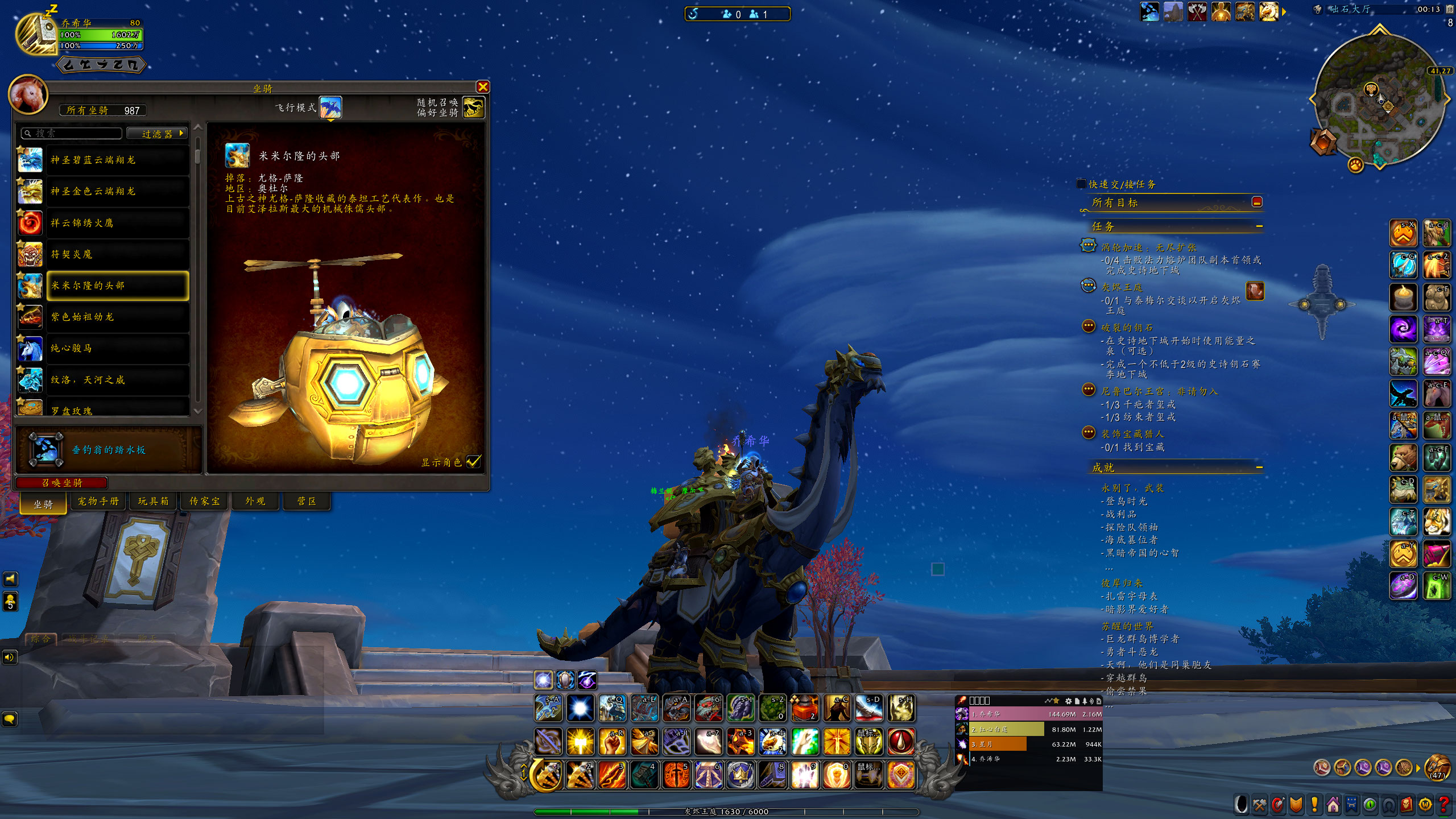
Task: Switch to the 营区 tab
Action: click(307, 501)
